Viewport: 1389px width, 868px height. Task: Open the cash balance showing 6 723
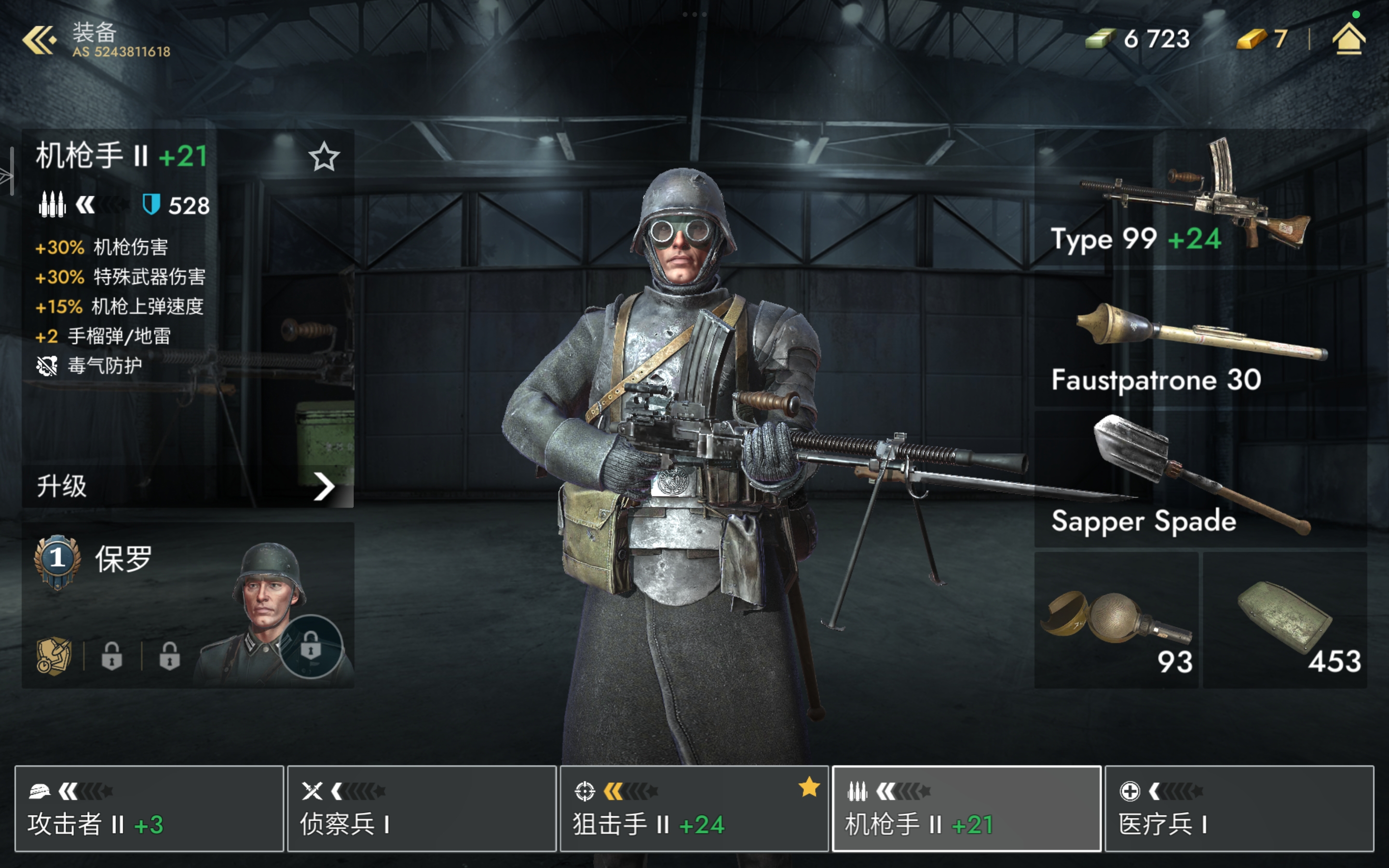[x=1138, y=39]
